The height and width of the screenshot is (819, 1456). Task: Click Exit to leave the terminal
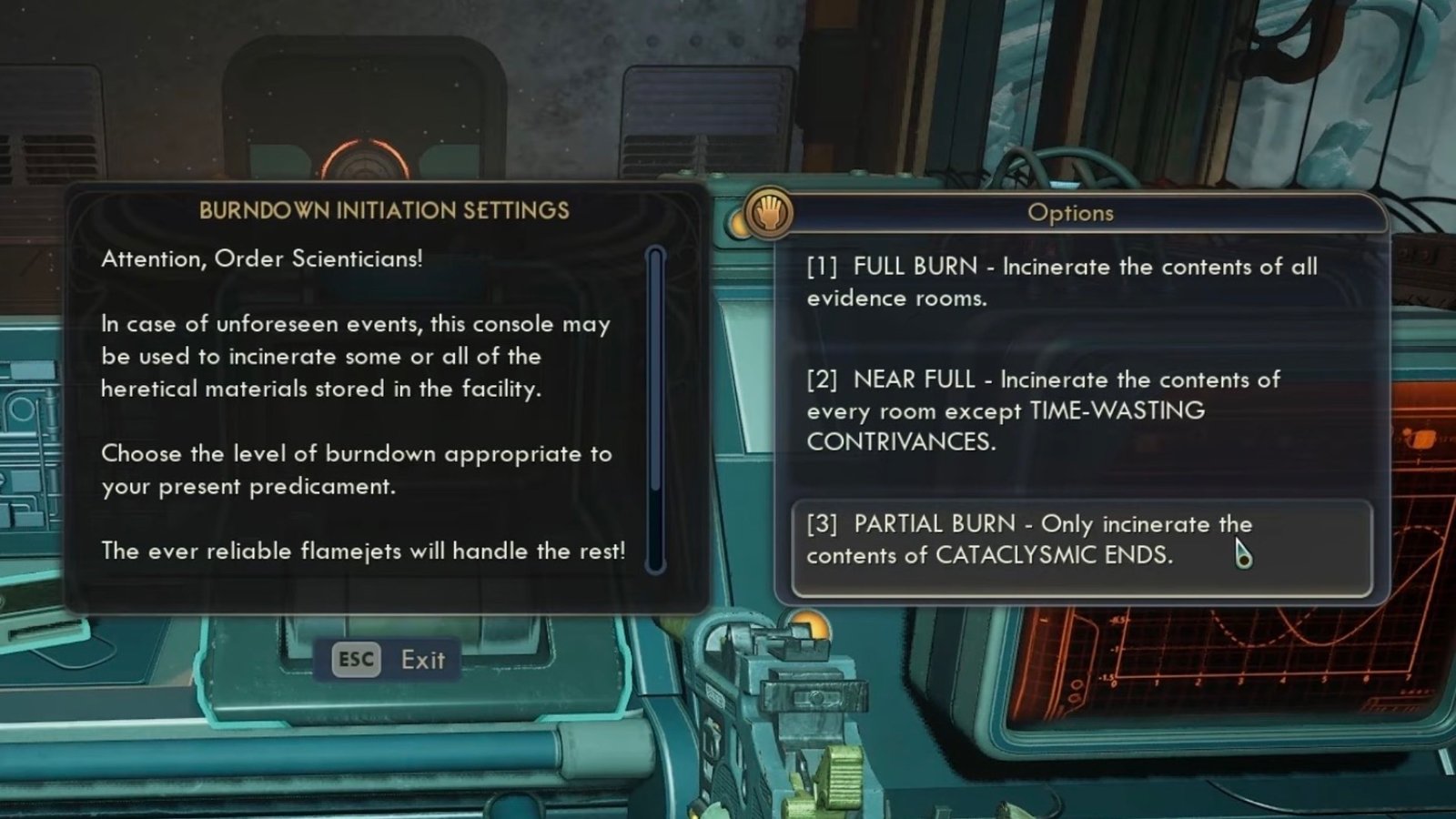[x=421, y=660]
